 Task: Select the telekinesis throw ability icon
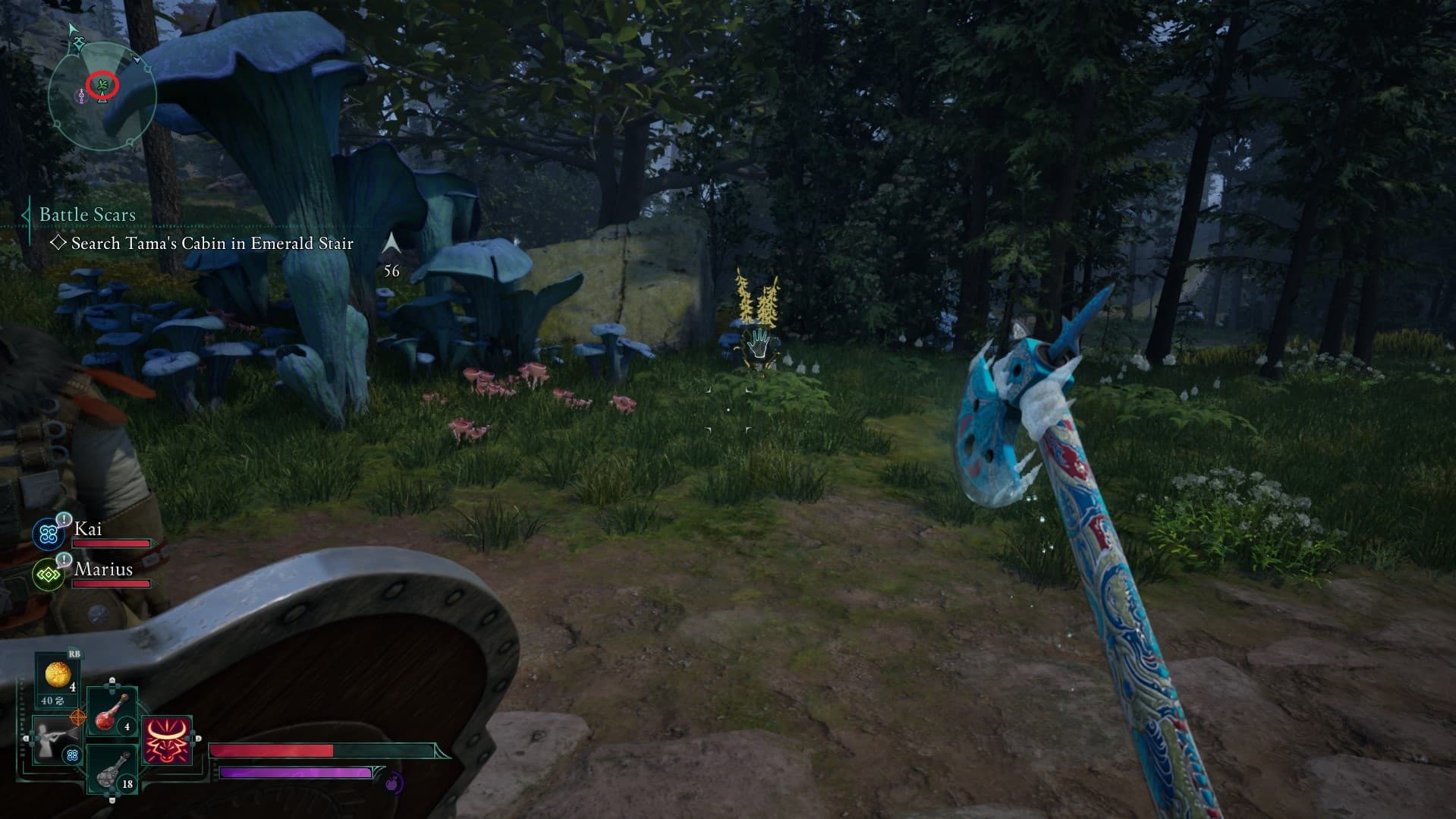tap(54, 742)
